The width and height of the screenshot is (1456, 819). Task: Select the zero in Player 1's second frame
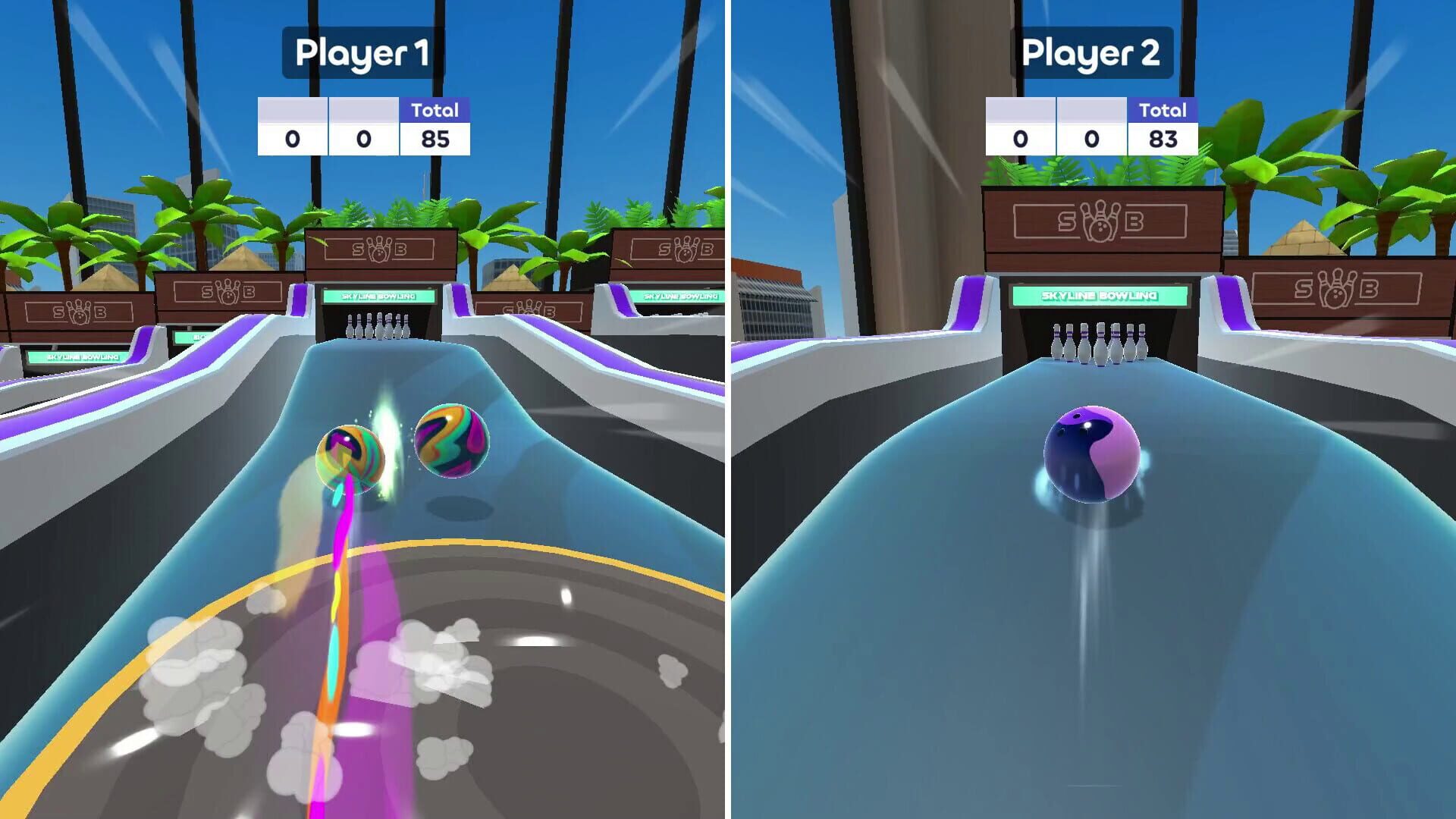(362, 140)
